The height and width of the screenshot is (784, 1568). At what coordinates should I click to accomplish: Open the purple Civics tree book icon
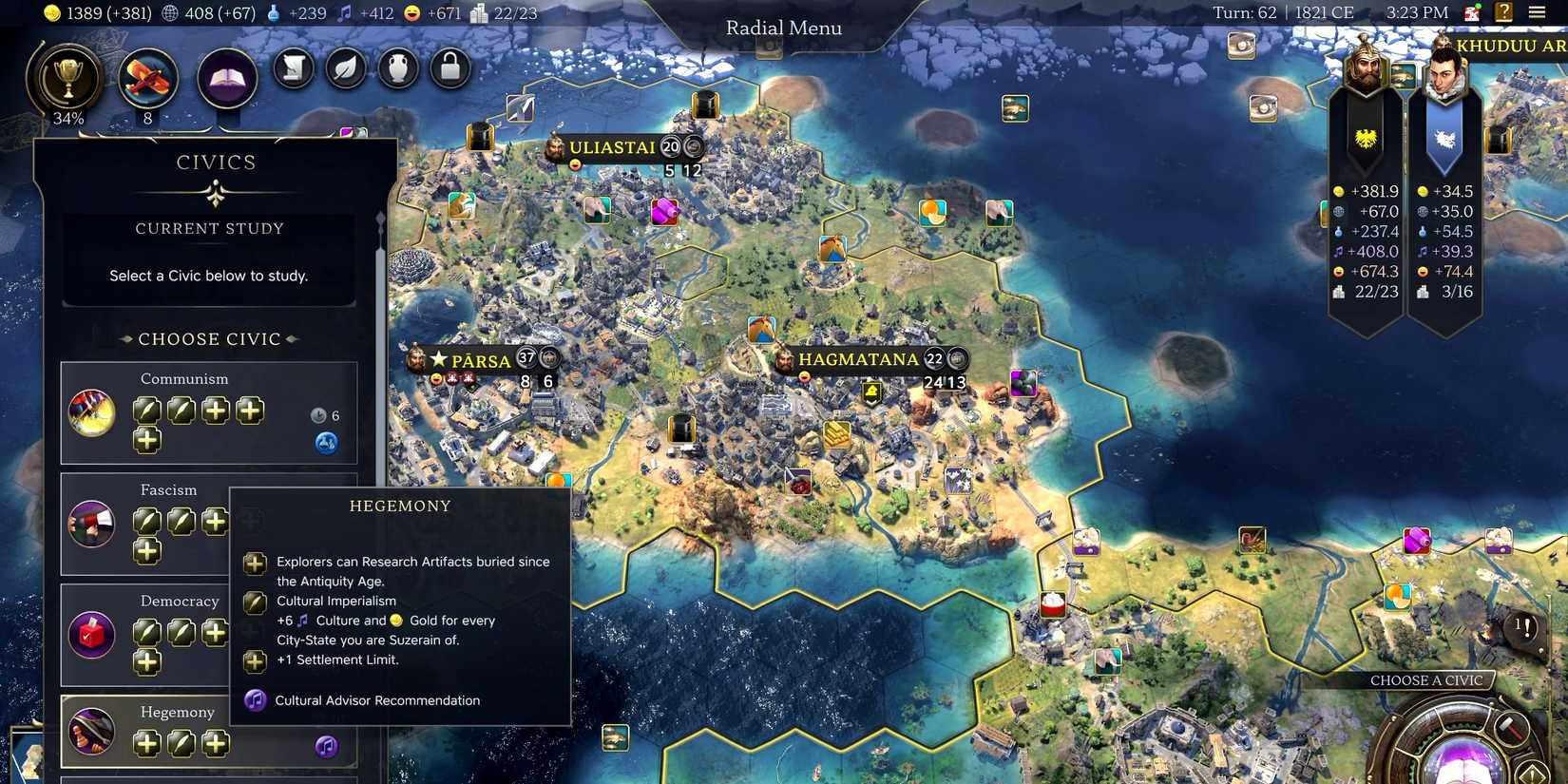[227, 78]
